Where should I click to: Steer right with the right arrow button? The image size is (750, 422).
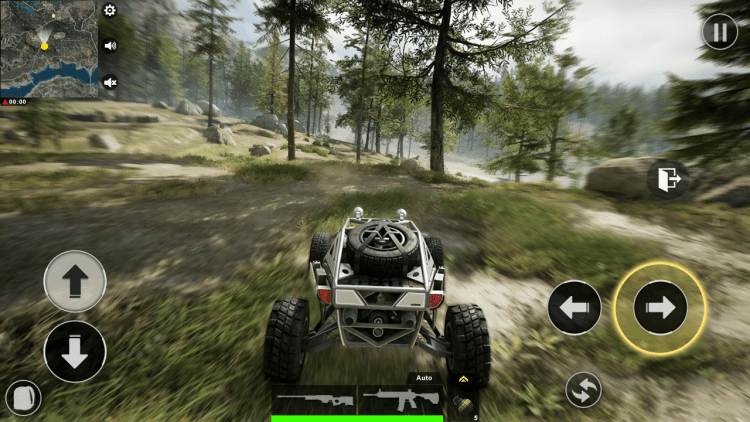660,308
